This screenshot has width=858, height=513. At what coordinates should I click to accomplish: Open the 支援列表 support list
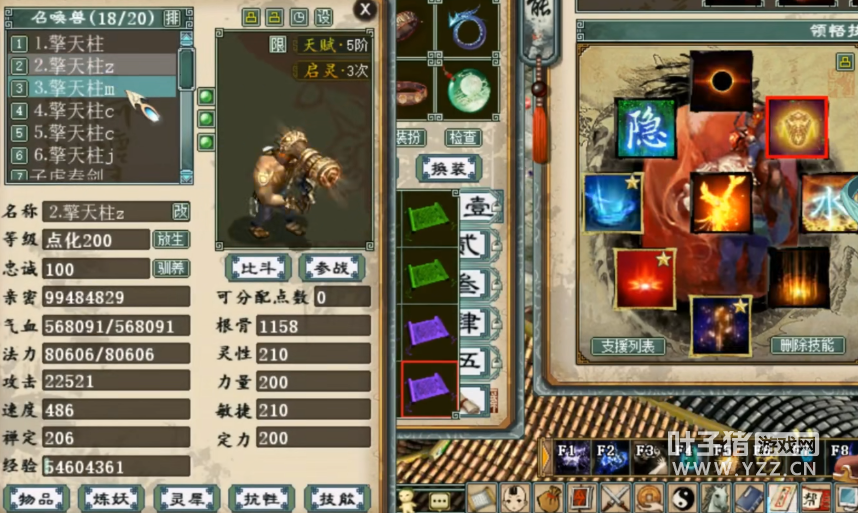click(628, 346)
